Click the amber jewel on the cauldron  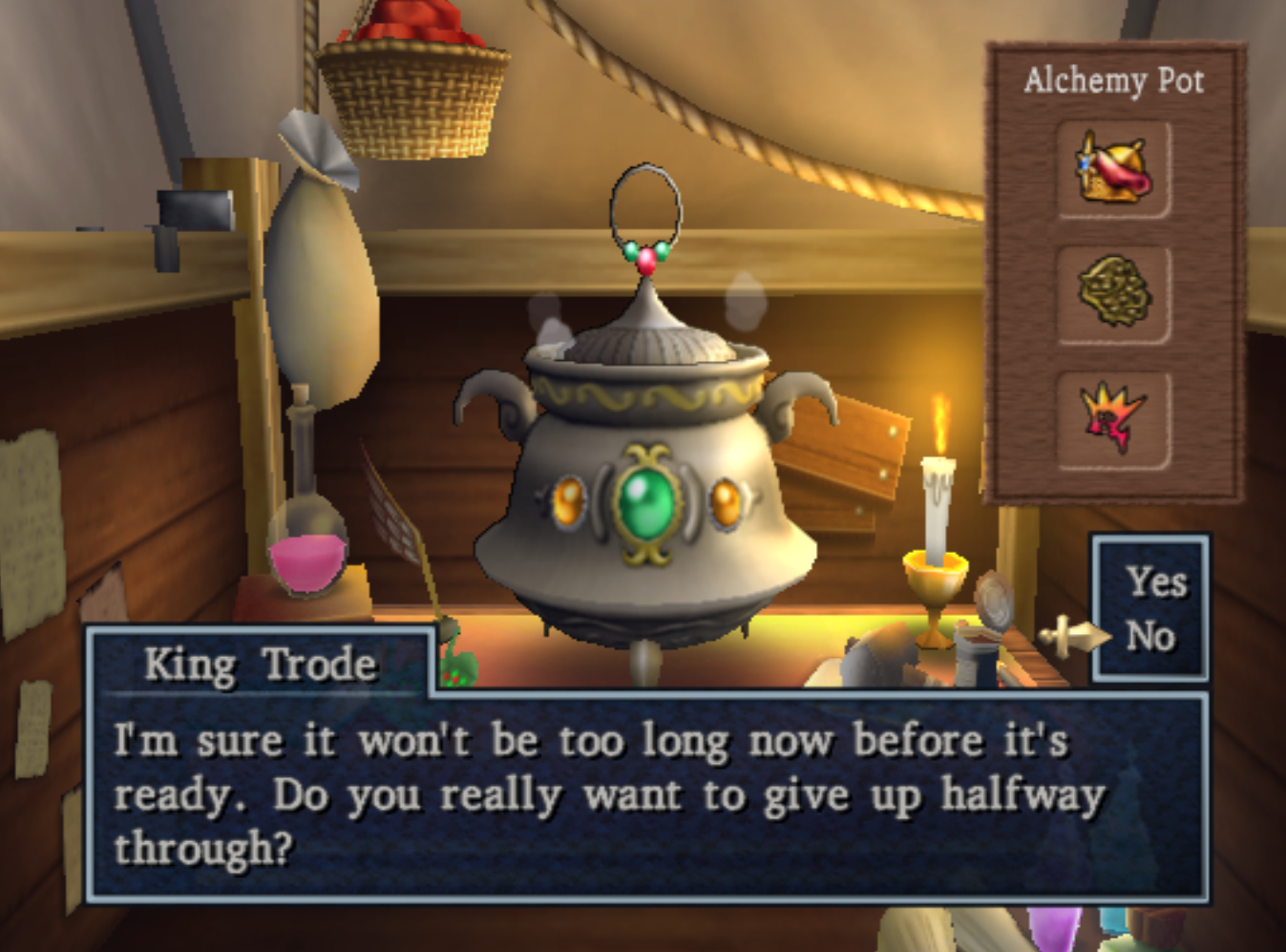(570, 500)
